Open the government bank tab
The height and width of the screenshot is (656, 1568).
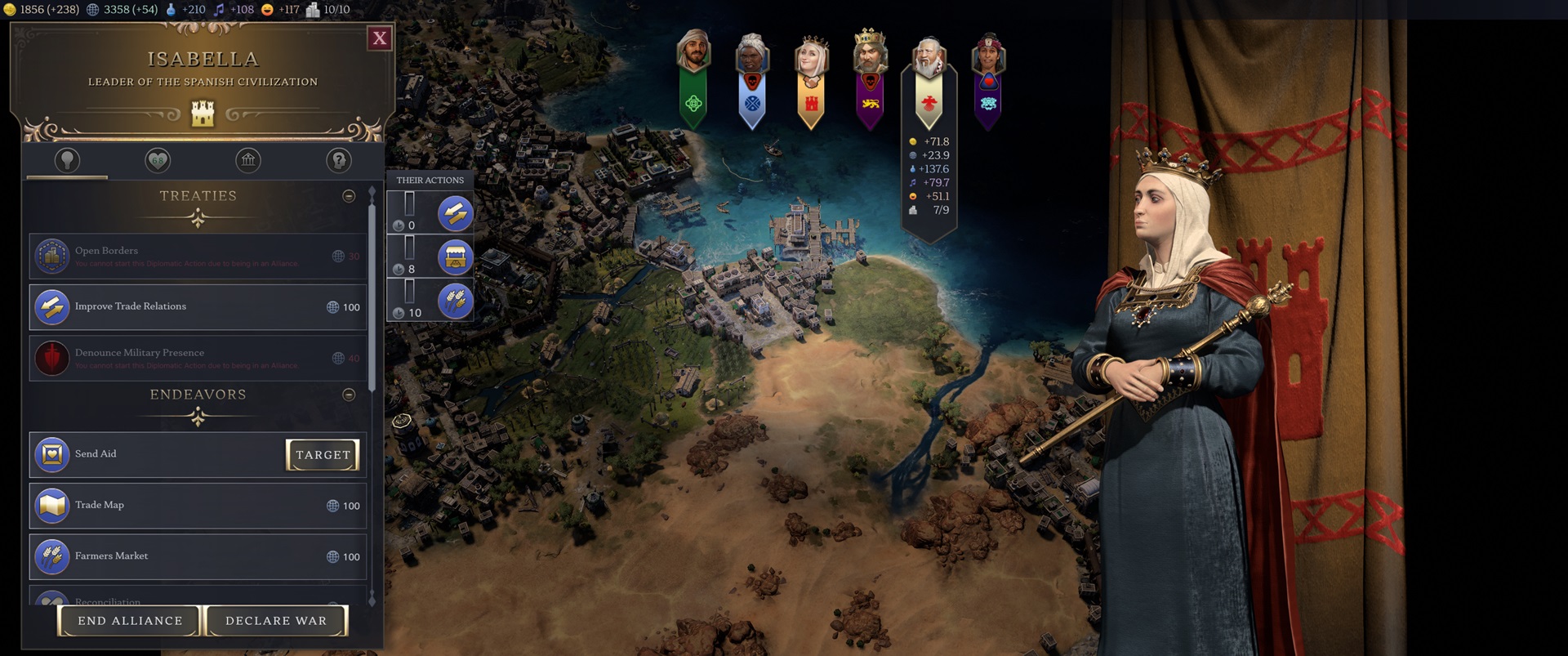click(x=247, y=161)
